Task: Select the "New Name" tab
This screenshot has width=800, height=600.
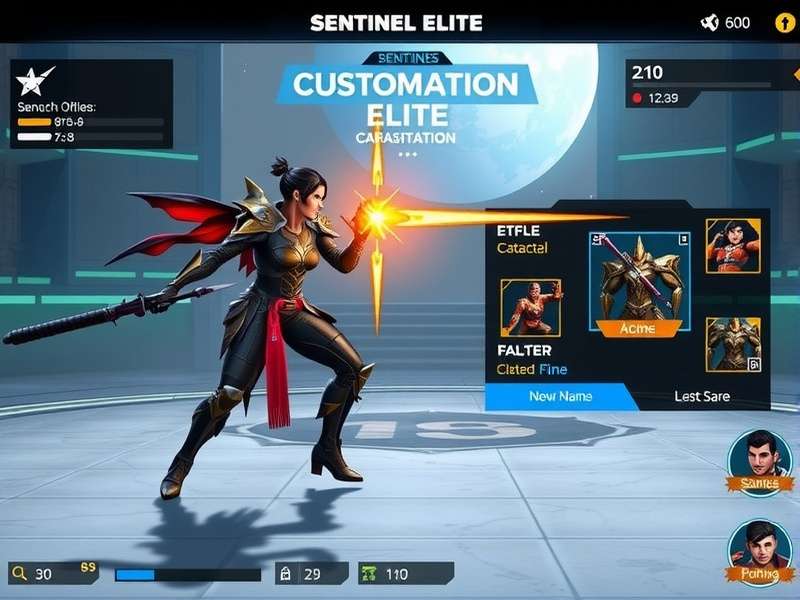Action: tap(560, 396)
